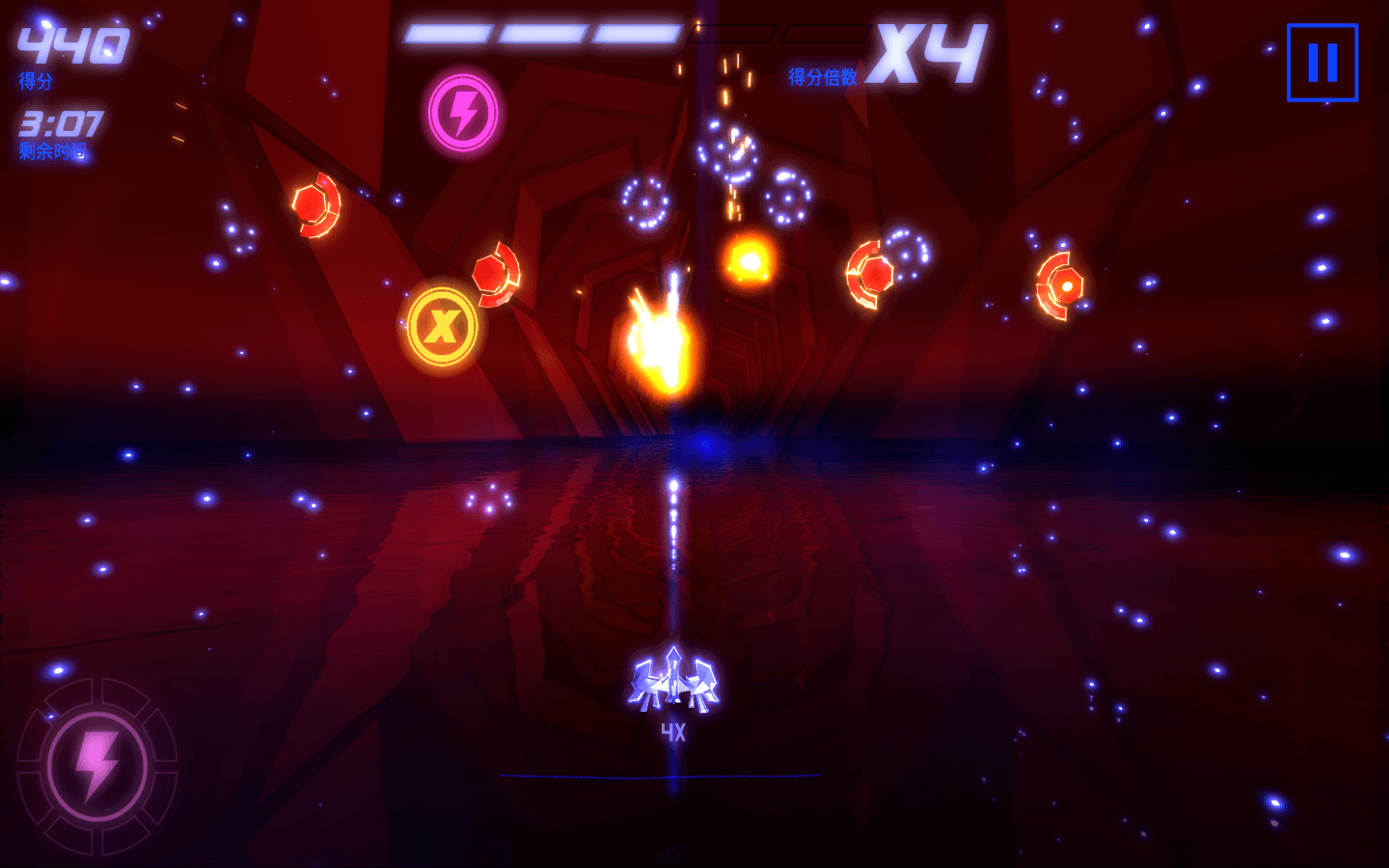Viewport: 1389px width, 868px height.
Task: Pause the game
Action: [1321, 63]
